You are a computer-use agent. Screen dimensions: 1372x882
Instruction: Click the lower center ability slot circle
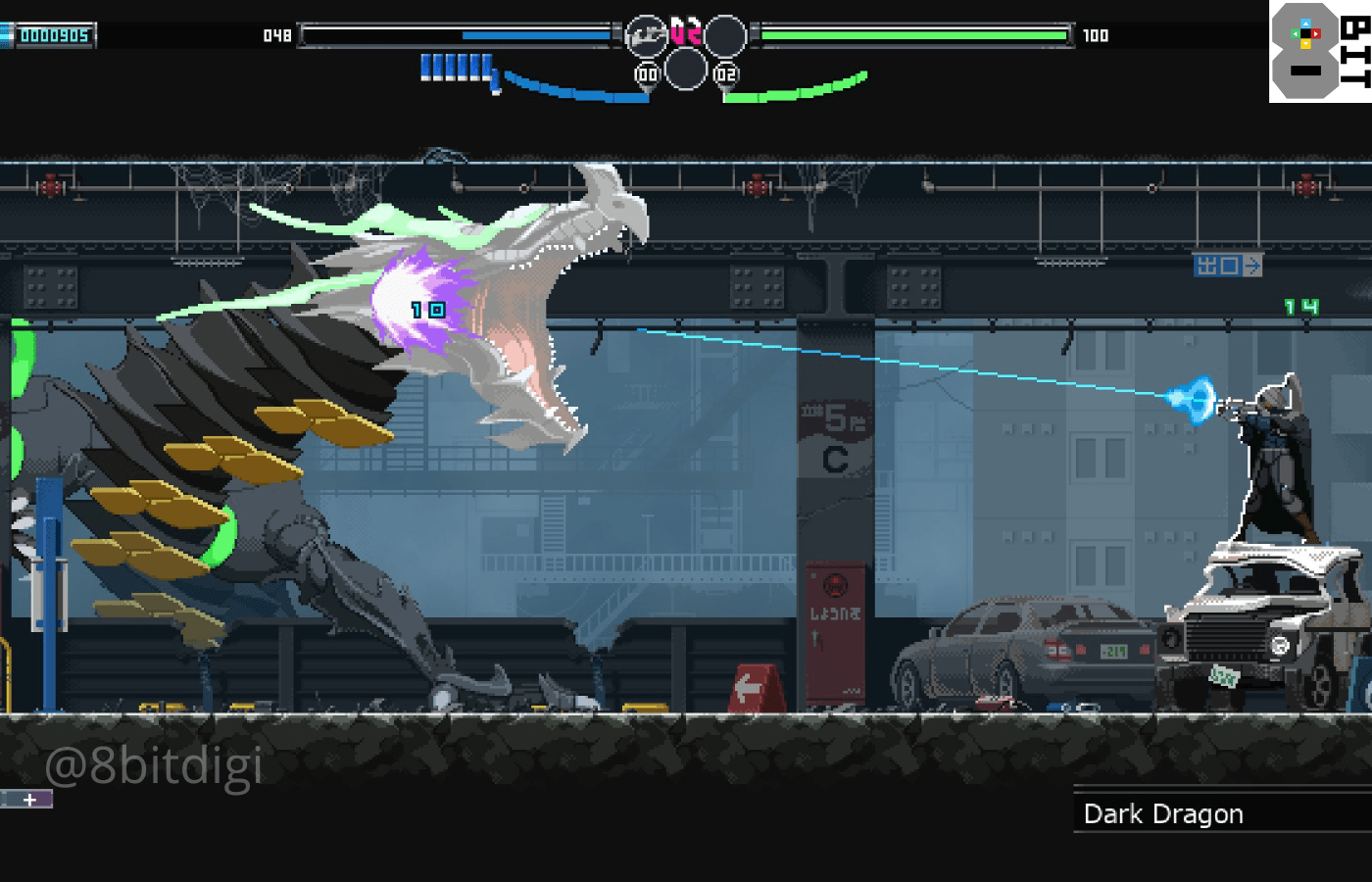click(x=686, y=69)
